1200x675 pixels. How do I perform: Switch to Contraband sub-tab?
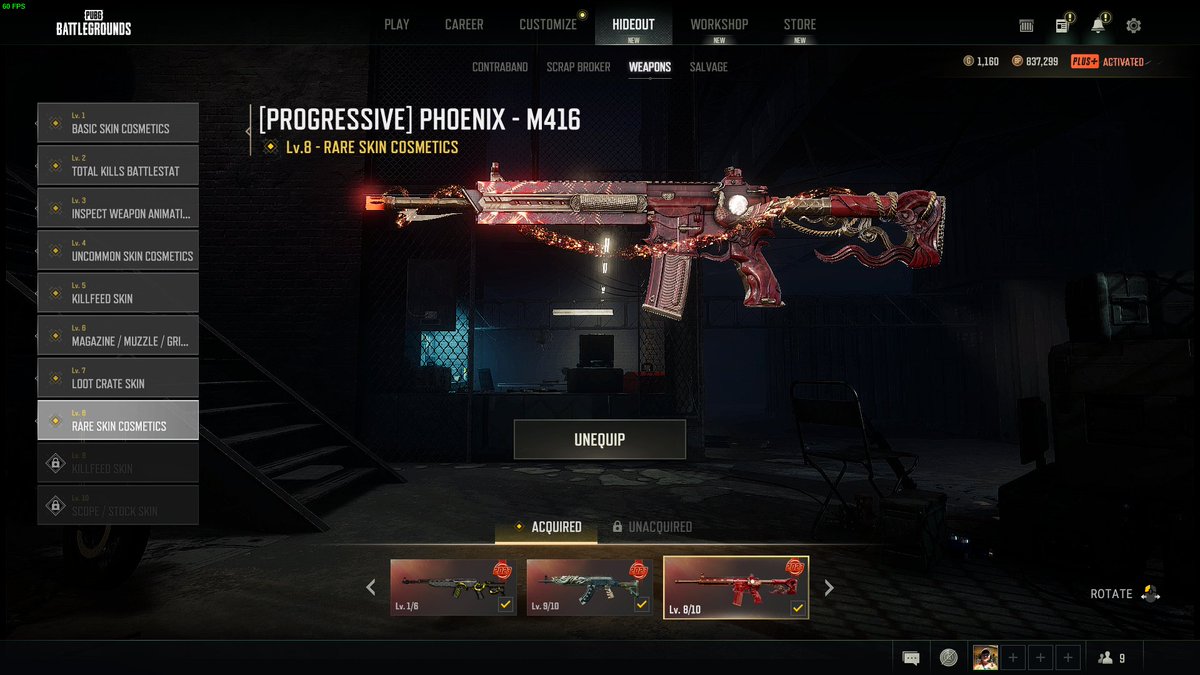(500, 67)
